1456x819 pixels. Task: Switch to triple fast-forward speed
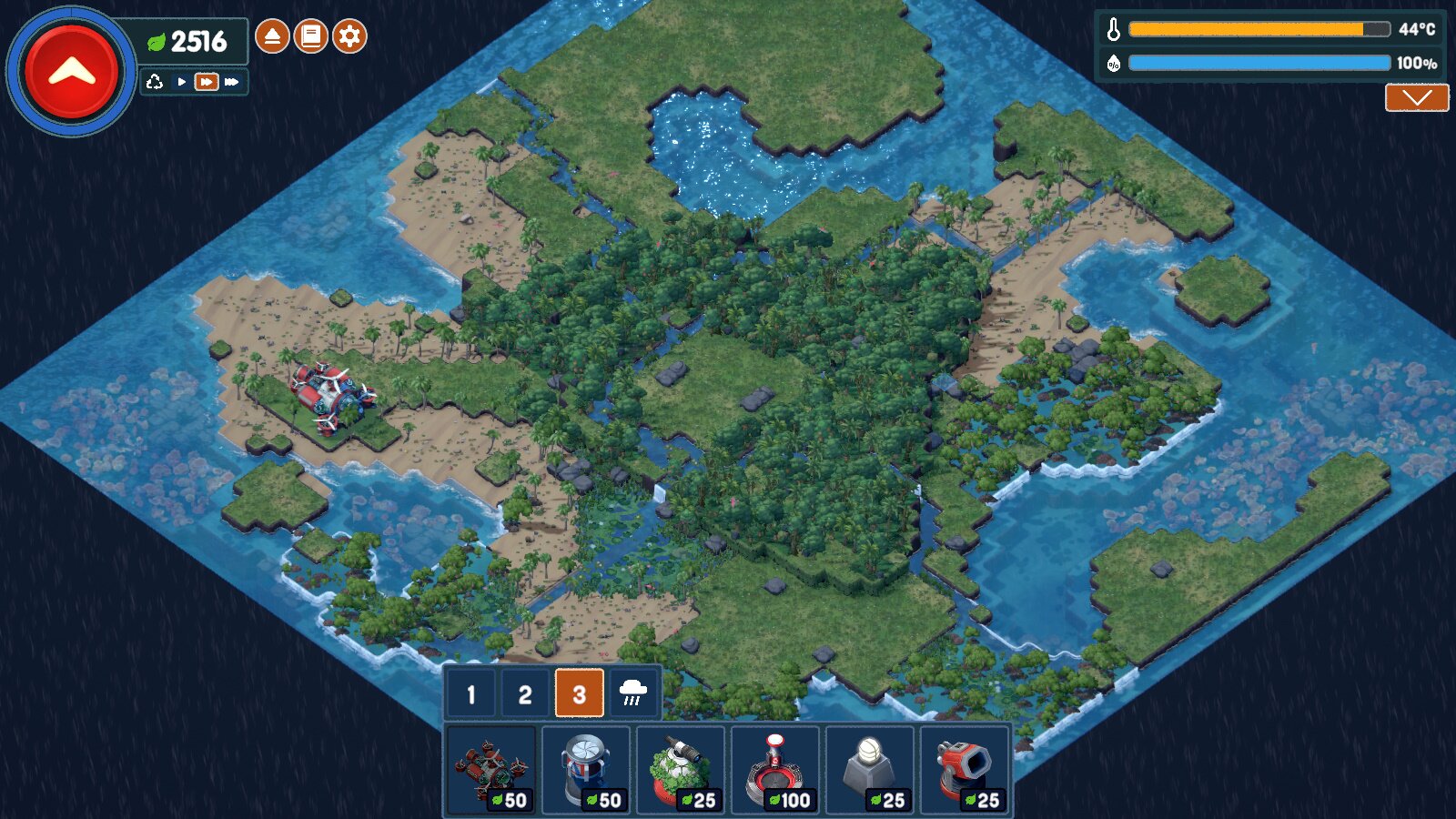232,82
